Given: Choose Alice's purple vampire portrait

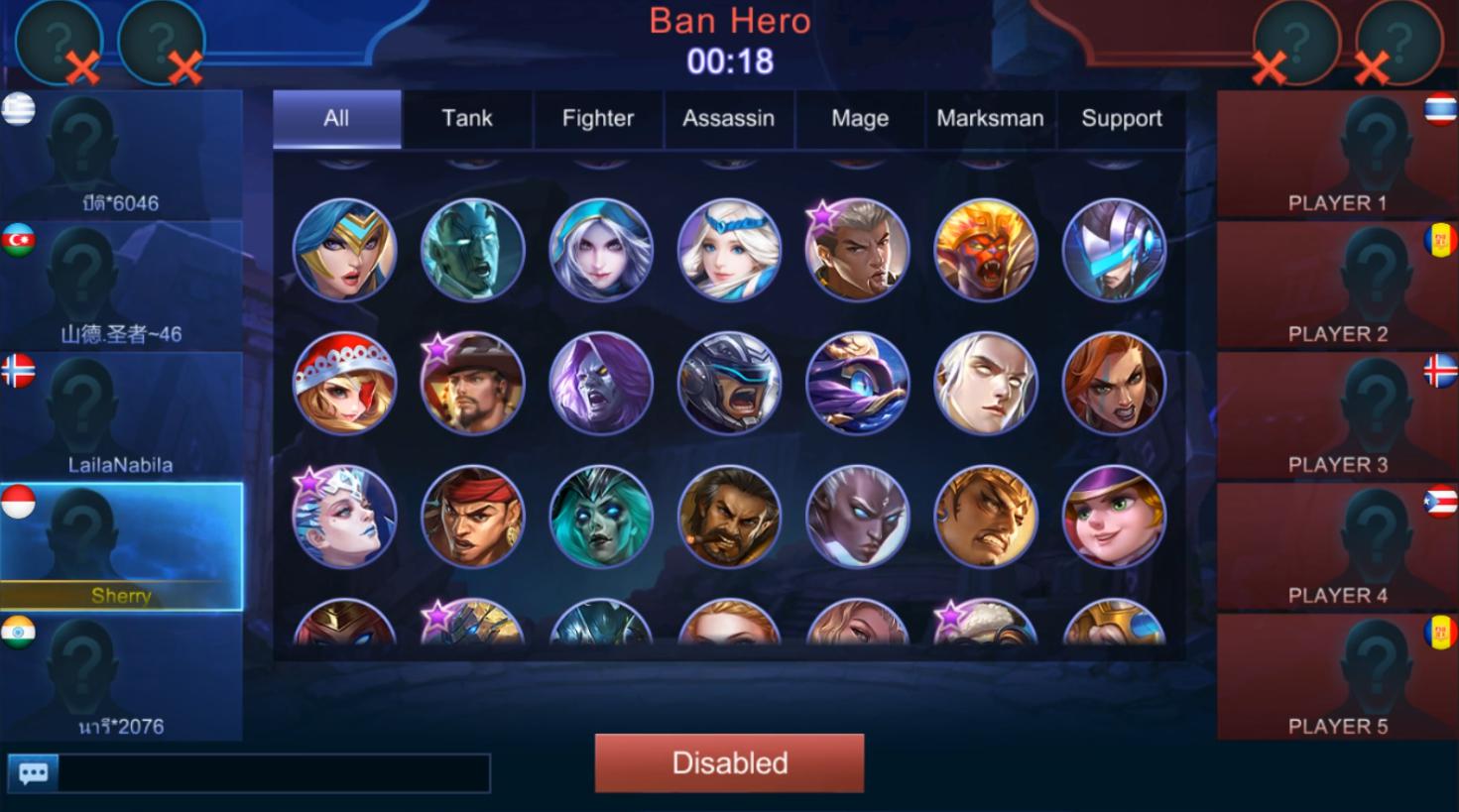Looking at the screenshot, I should tap(600, 384).
